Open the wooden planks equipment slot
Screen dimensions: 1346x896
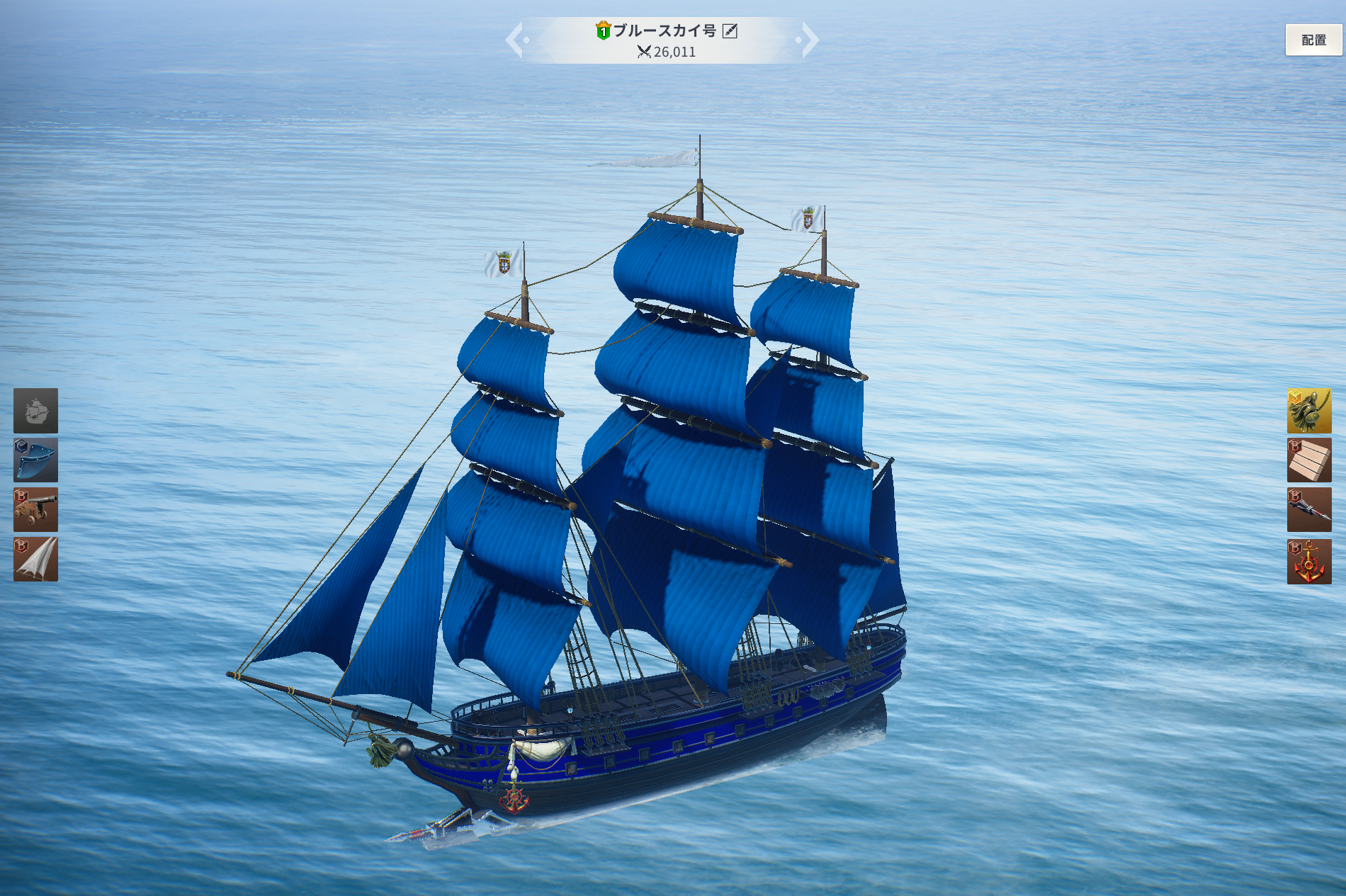(x=1308, y=460)
